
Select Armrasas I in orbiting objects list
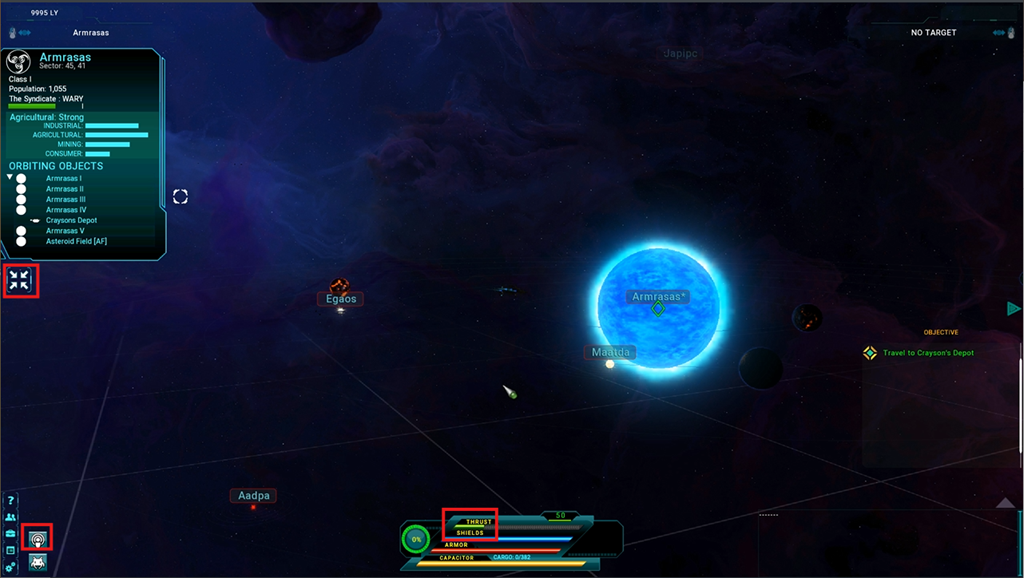pos(64,178)
